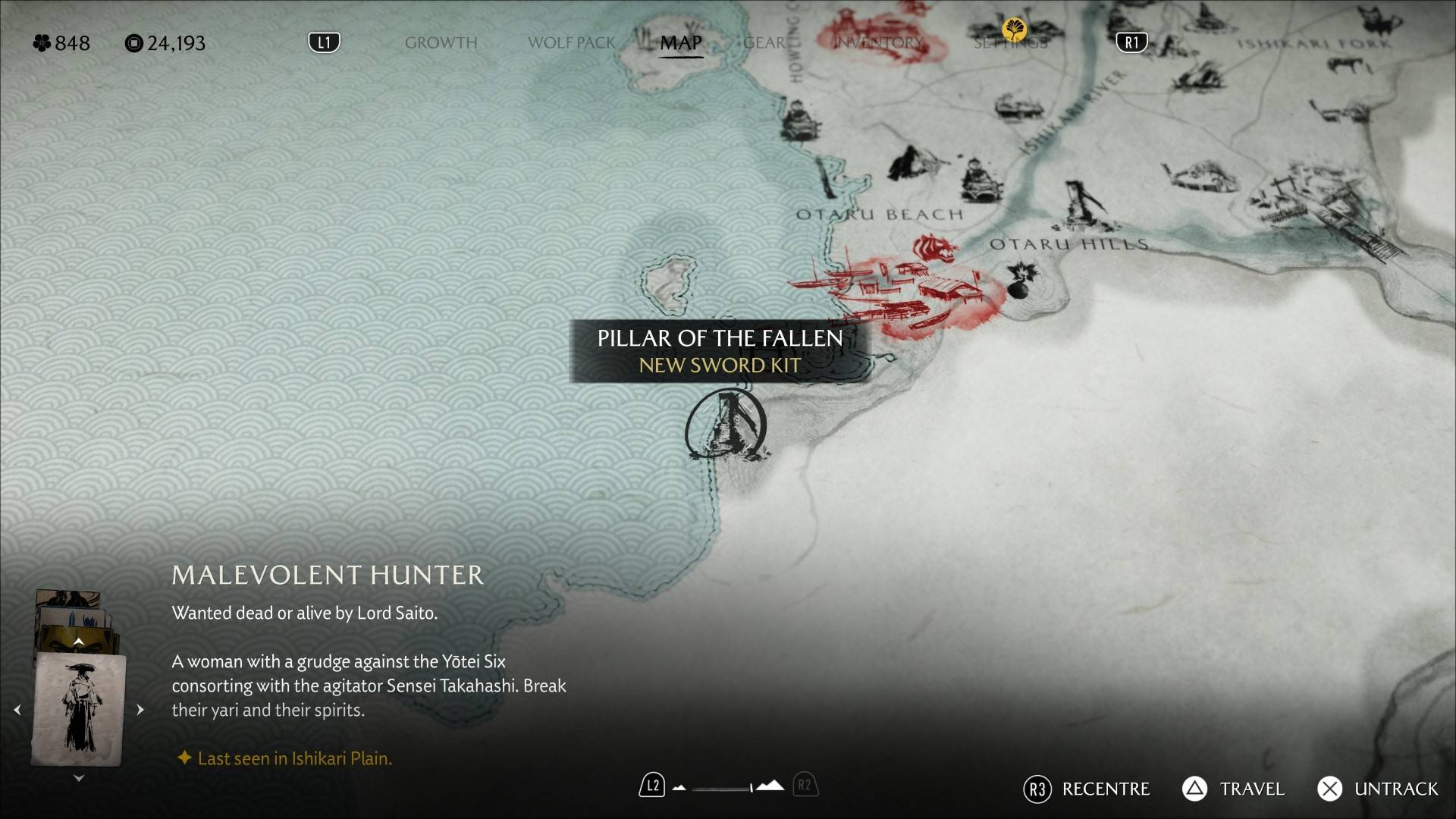Switch to the Growth tab

(x=441, y=42)
